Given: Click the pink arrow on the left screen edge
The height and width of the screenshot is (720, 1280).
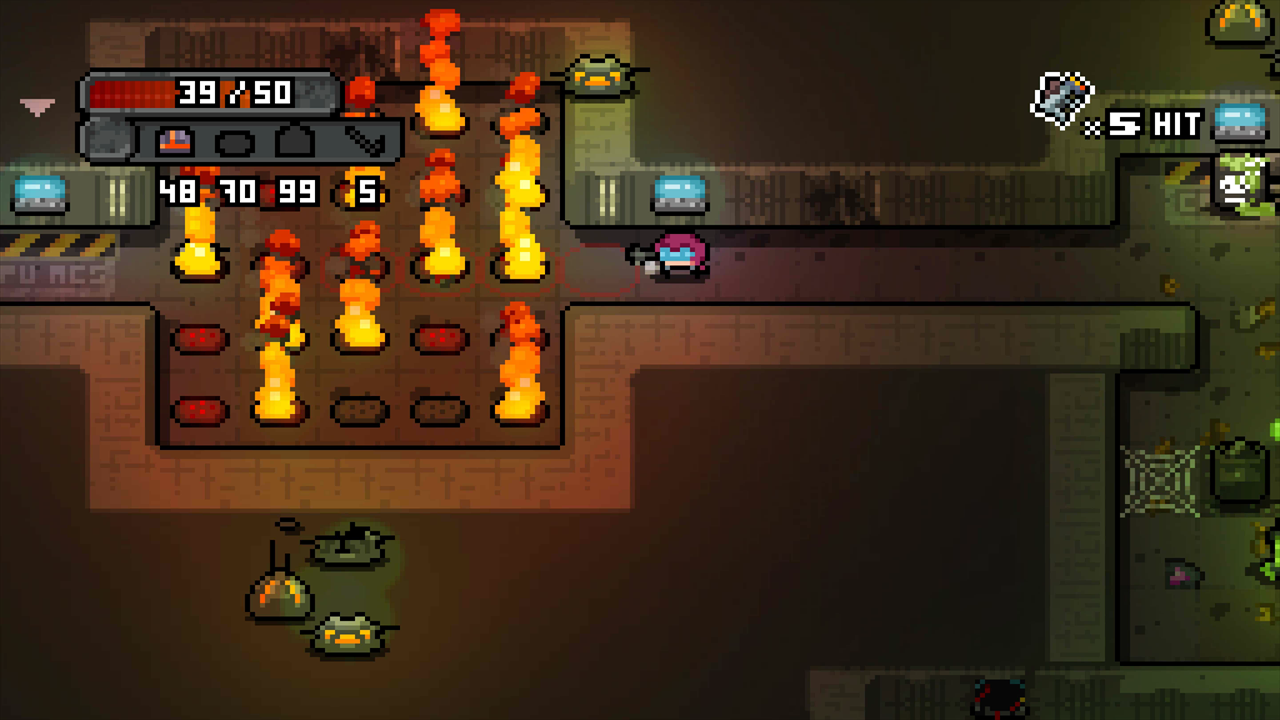Looking at the screenshot, I should click(37, 105).
